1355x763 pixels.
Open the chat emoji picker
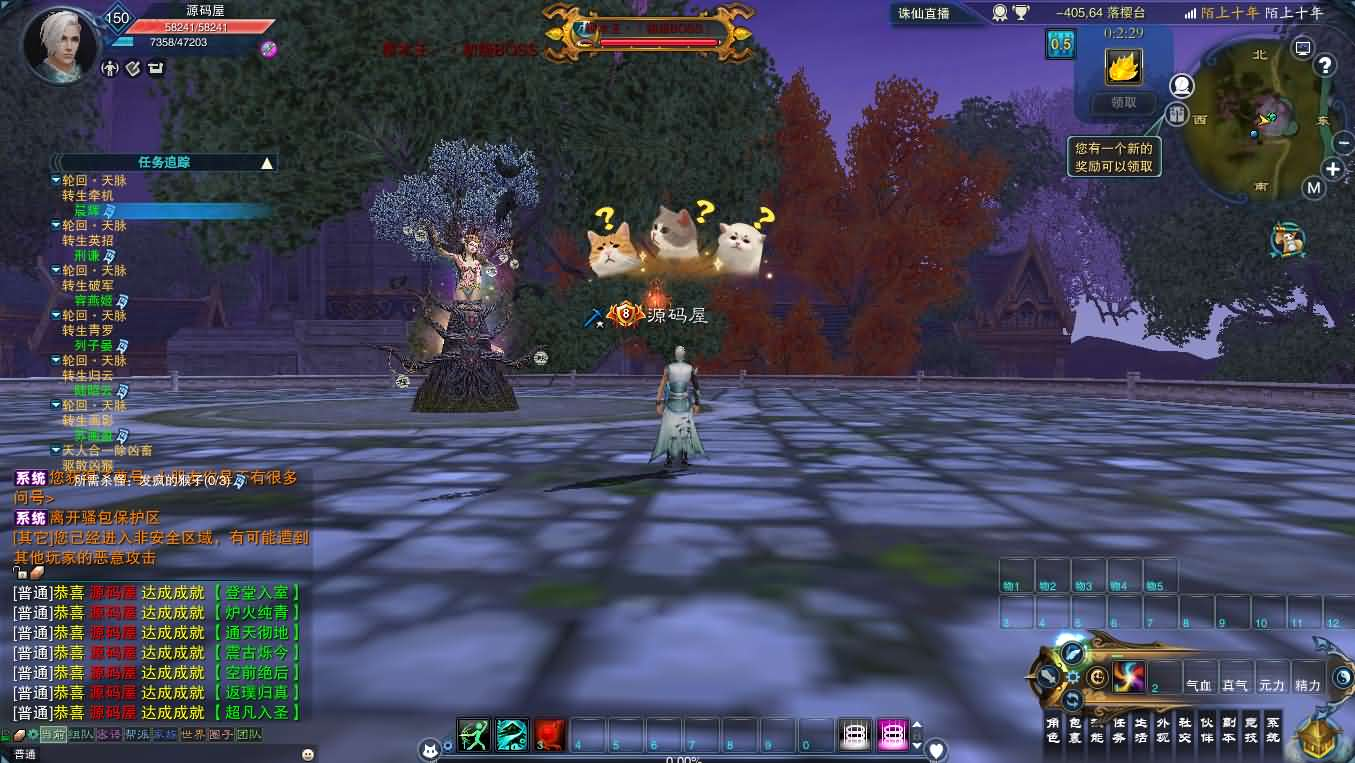click(307, 754)
